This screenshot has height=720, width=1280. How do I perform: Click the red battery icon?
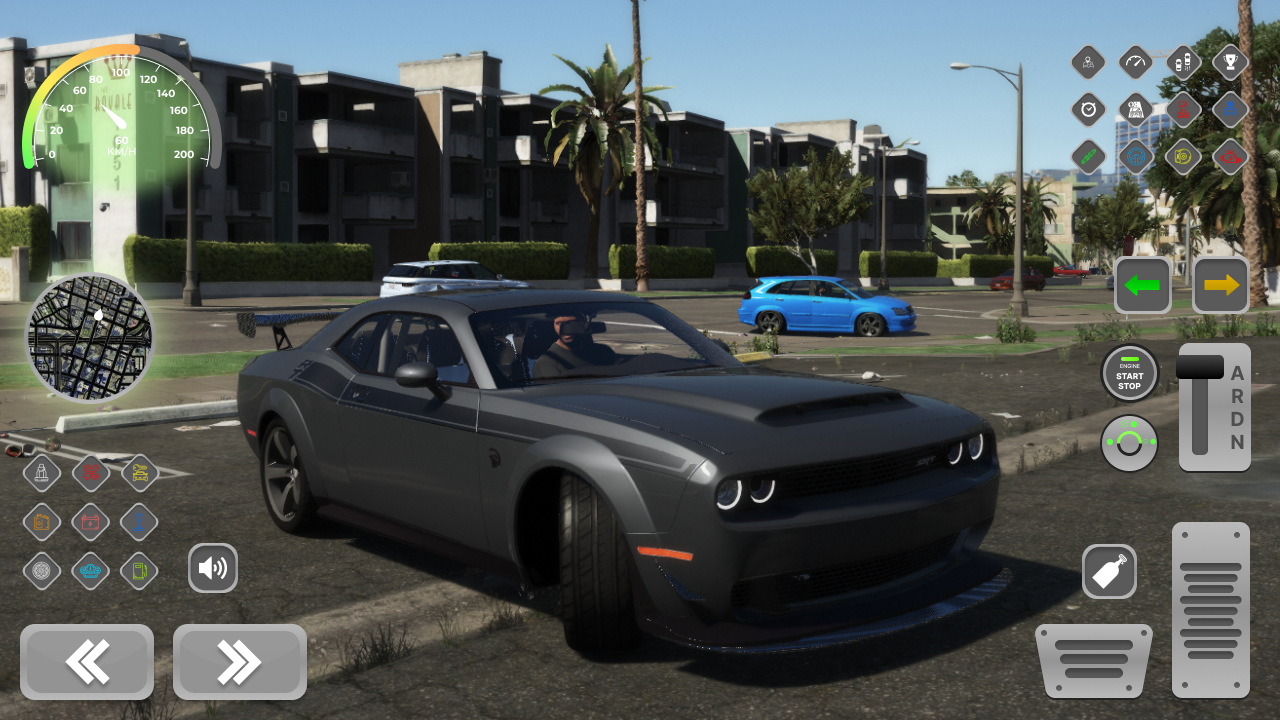[90, 521]
